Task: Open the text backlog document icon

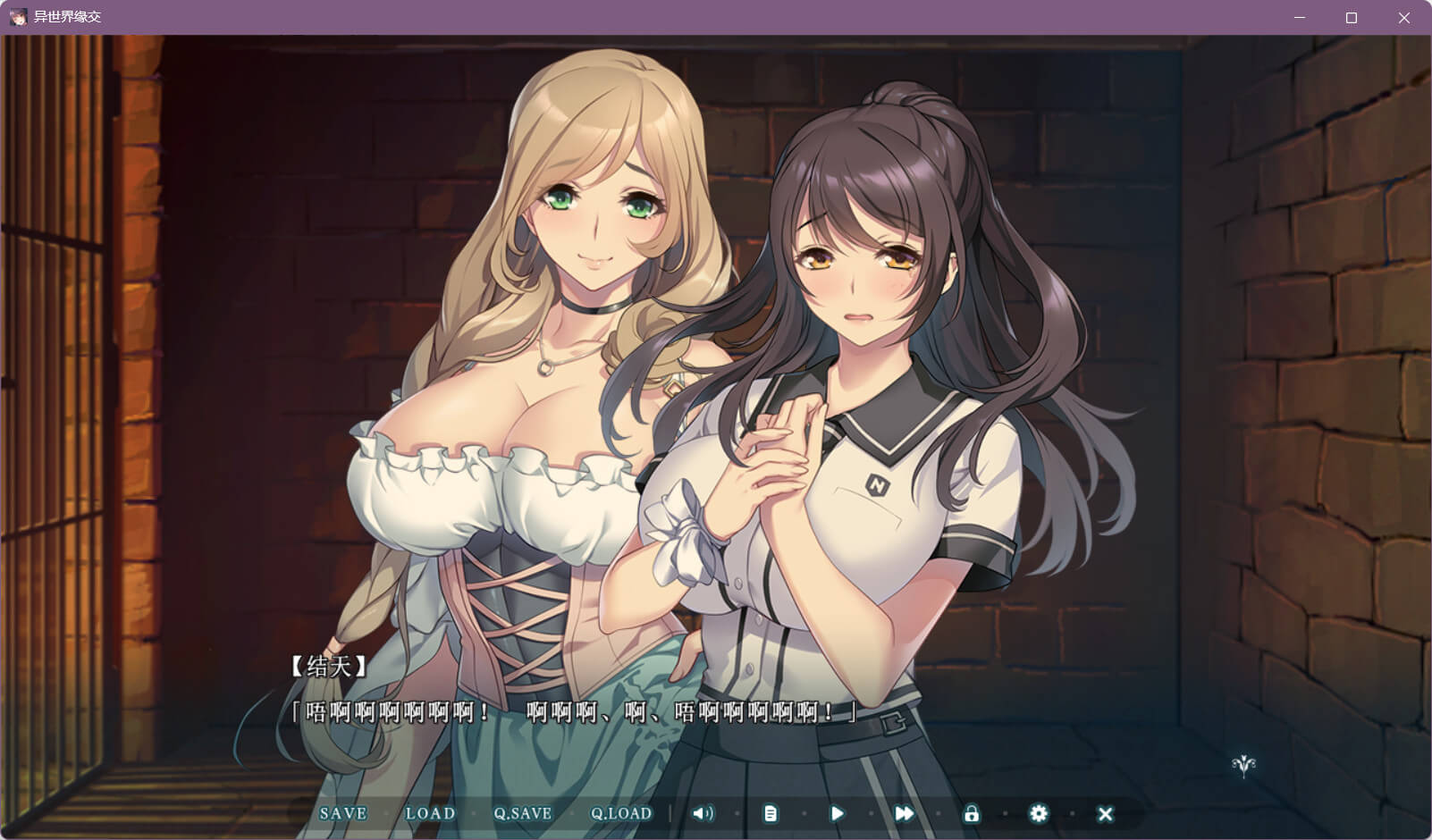Action: coord(771,813)
